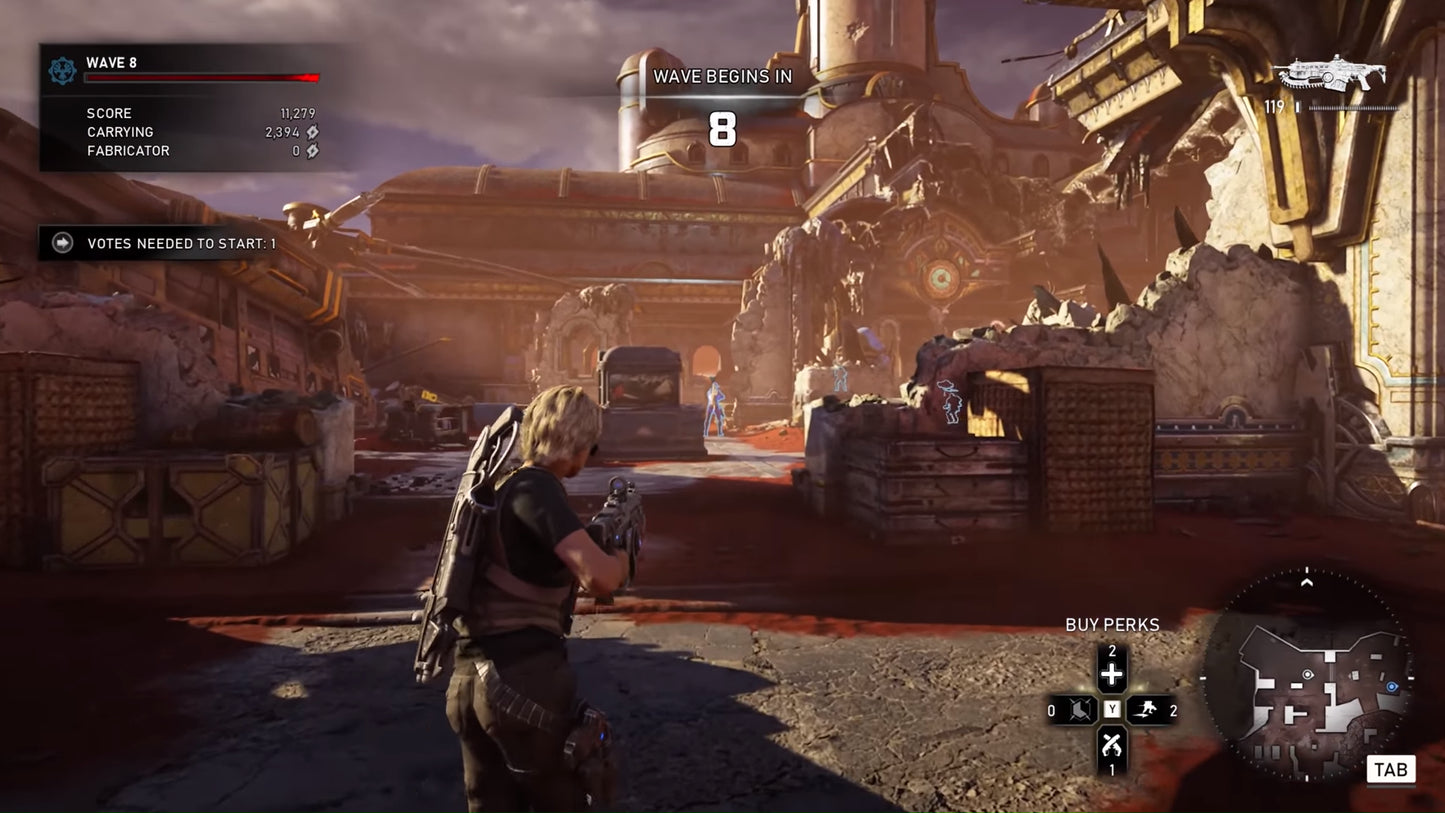The height and width of the screenshot is (813, 1445).
Task: Toggle the TAB scoreboard key
Action: (x=1392, y=769)
